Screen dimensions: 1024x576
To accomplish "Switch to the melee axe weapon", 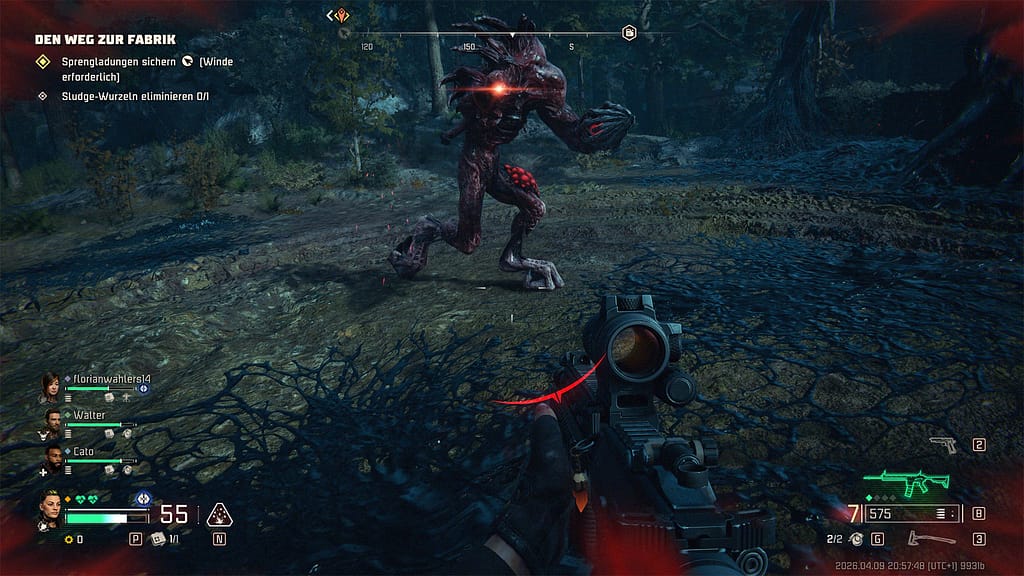I will coord(918,540).
